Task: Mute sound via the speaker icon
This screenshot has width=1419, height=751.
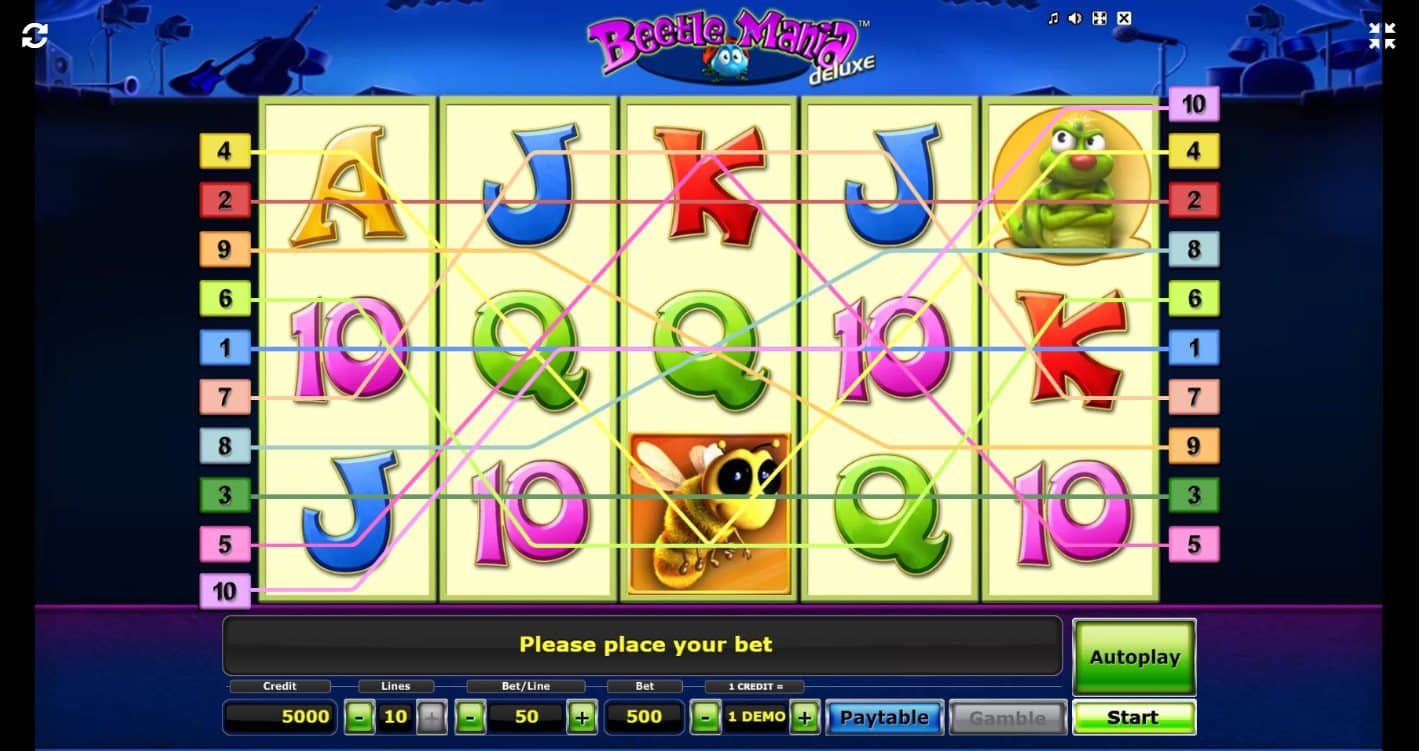Action: pos(1073,18)
